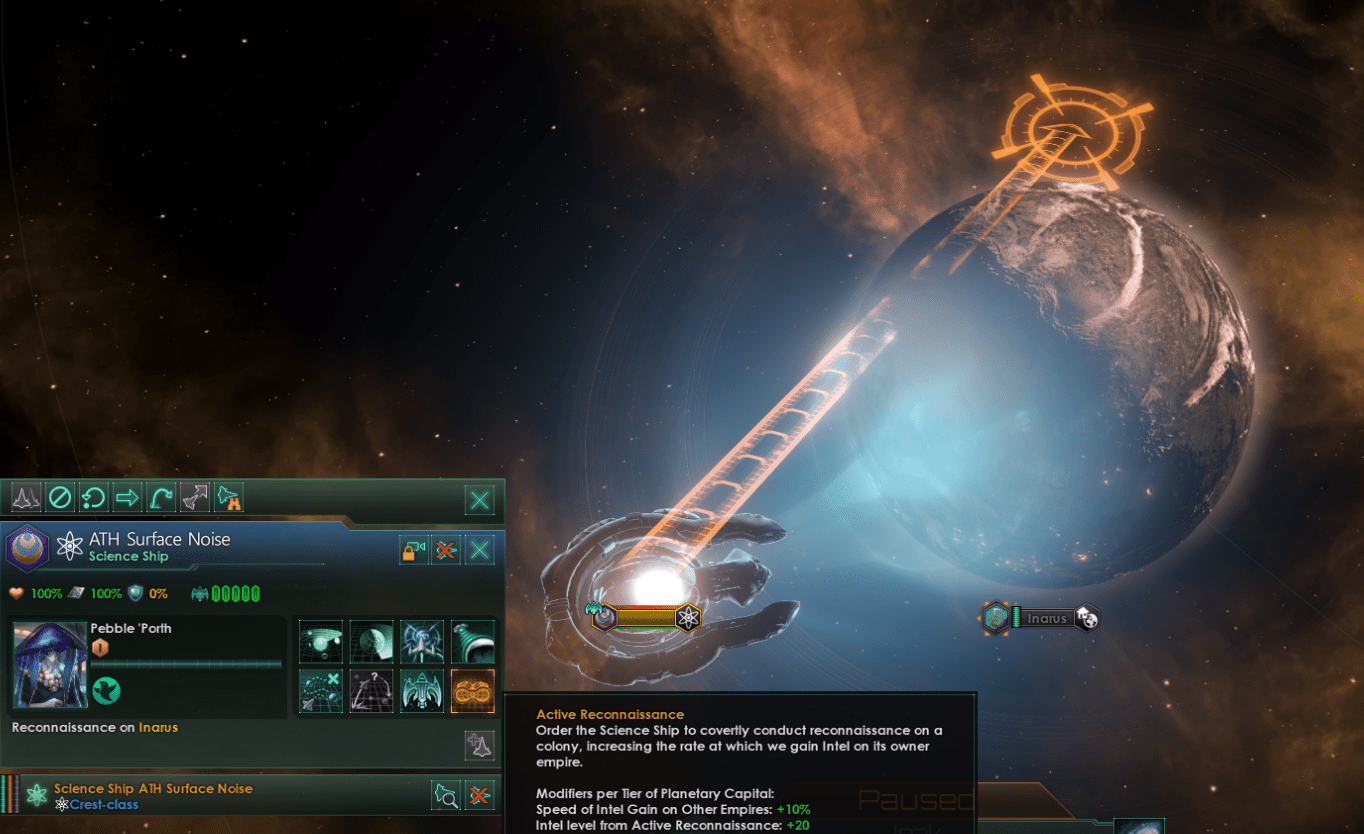Open scientist Pebble 'Porth's portrait
Screen dimensions: 1364x834
tap(49, 663)
